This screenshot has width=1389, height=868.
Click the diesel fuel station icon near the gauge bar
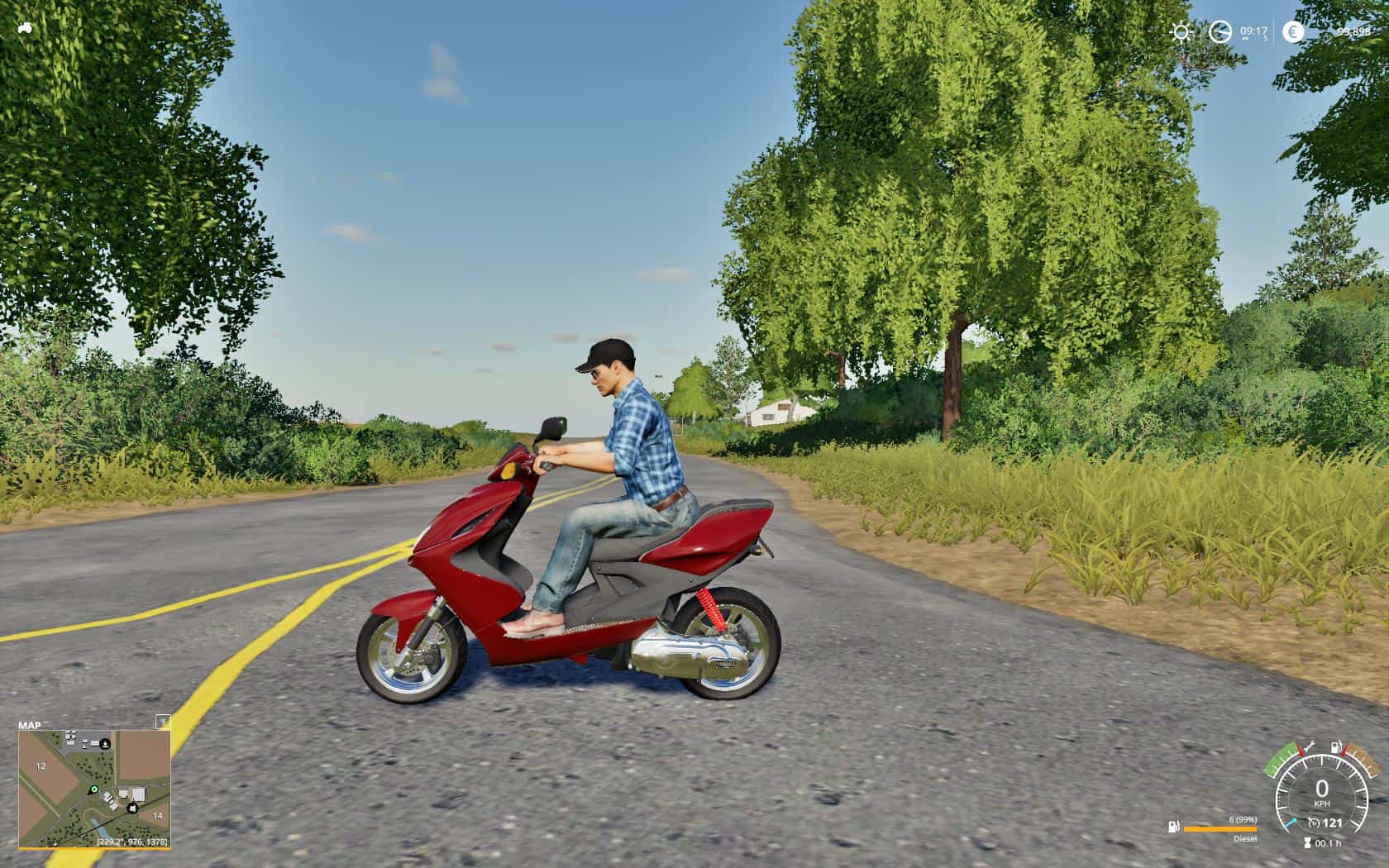pos(1172,827)
